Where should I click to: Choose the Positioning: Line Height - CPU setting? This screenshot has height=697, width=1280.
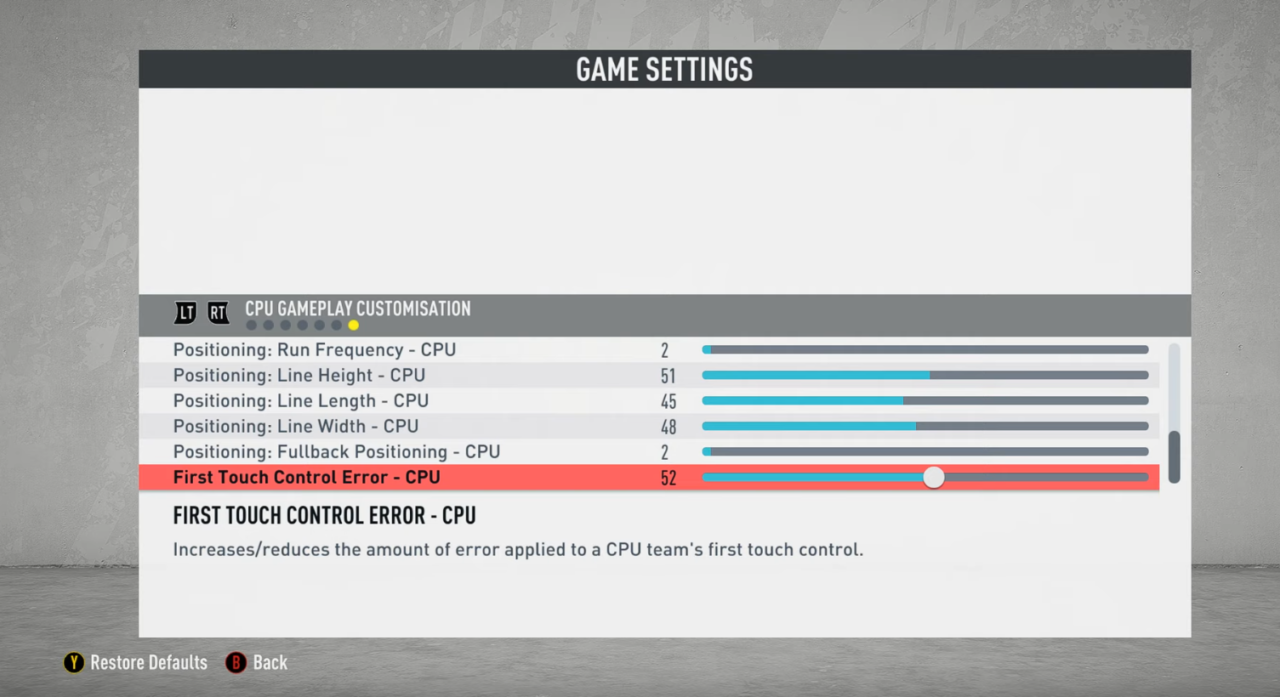[299, 376]
